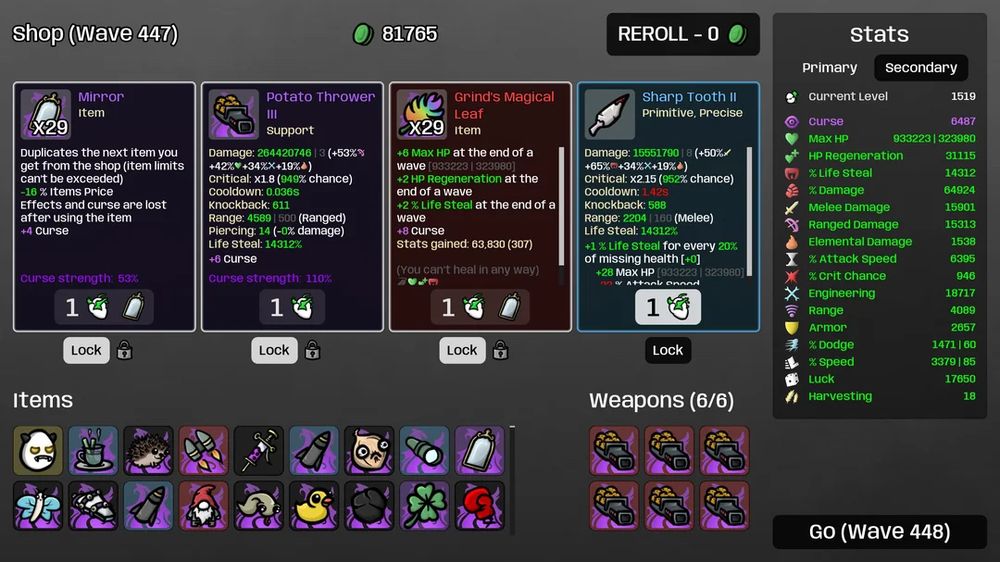Lock the Potato Thrower III card

(x=274, y=350)
